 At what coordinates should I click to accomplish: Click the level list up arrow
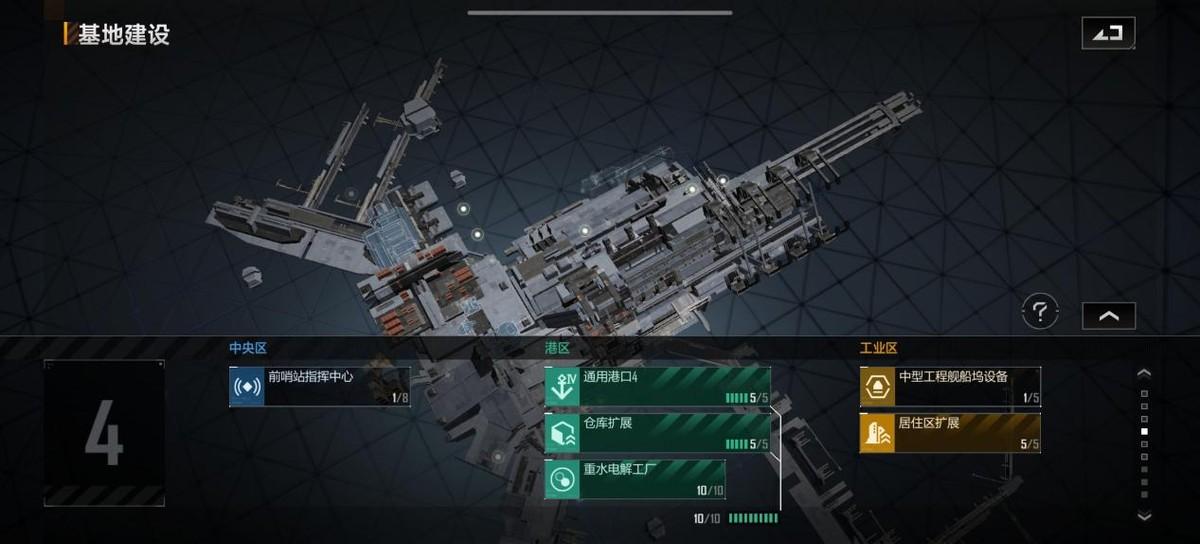[x=1145, y=373]
